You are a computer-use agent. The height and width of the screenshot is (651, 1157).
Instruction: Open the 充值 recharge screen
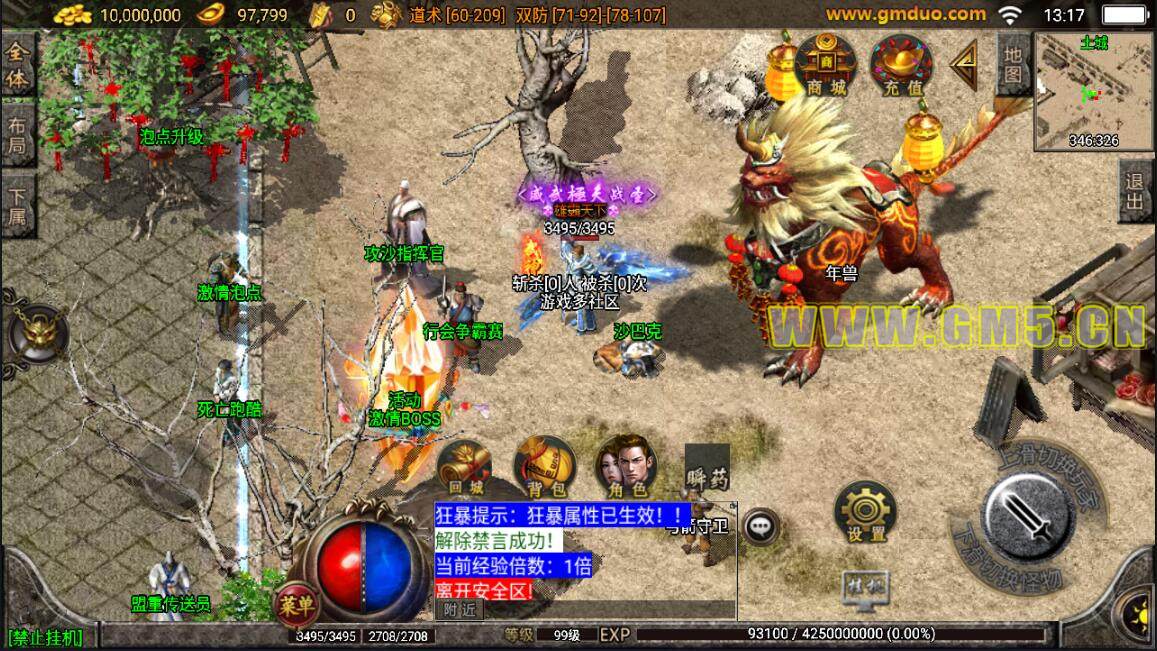click(x=900, y=65)
